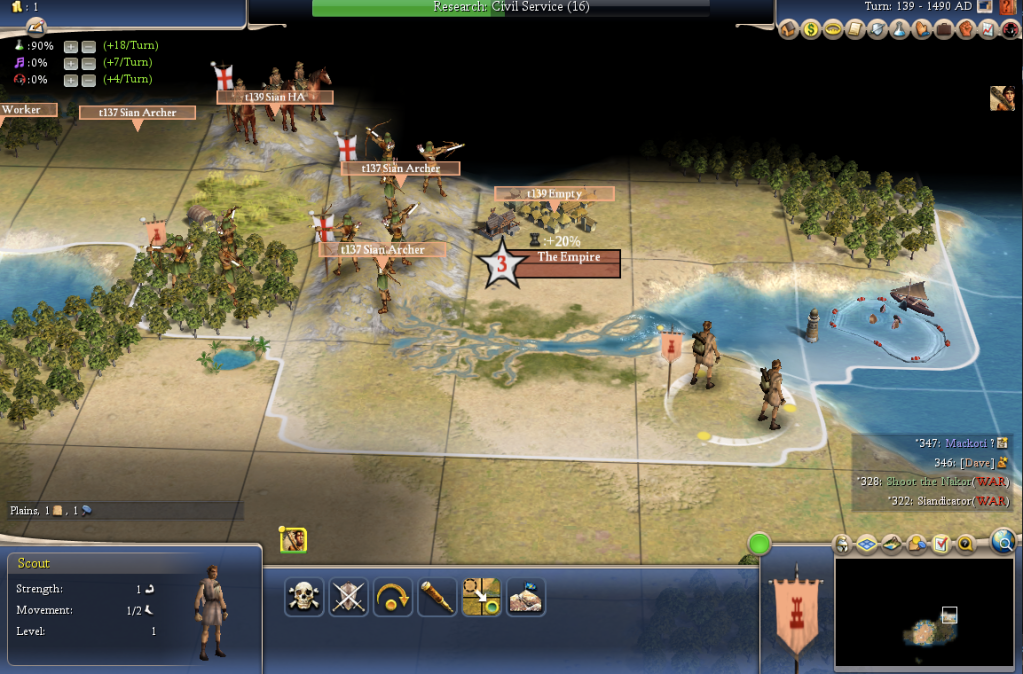Click the green end turn button
Screen dimensions: 1023x674
tap(760, 545)
